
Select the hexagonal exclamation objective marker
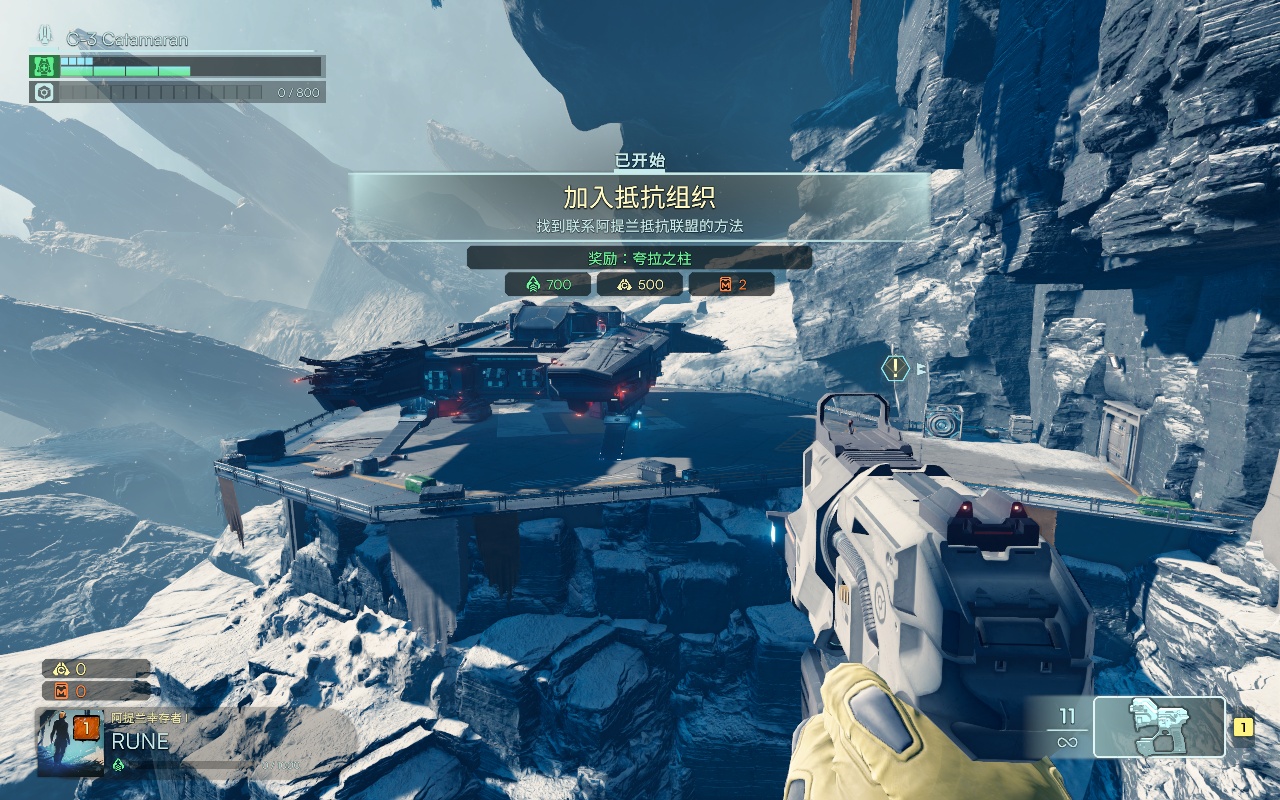pos(895,368)
